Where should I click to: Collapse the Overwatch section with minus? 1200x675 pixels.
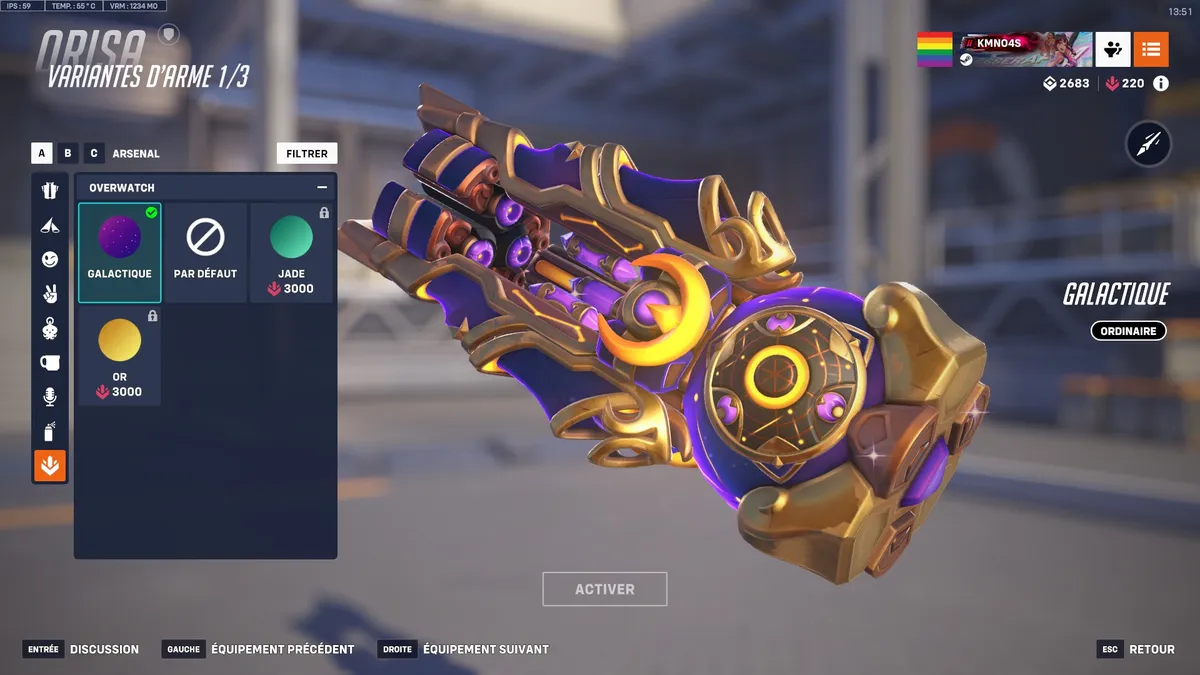[322, 187]
